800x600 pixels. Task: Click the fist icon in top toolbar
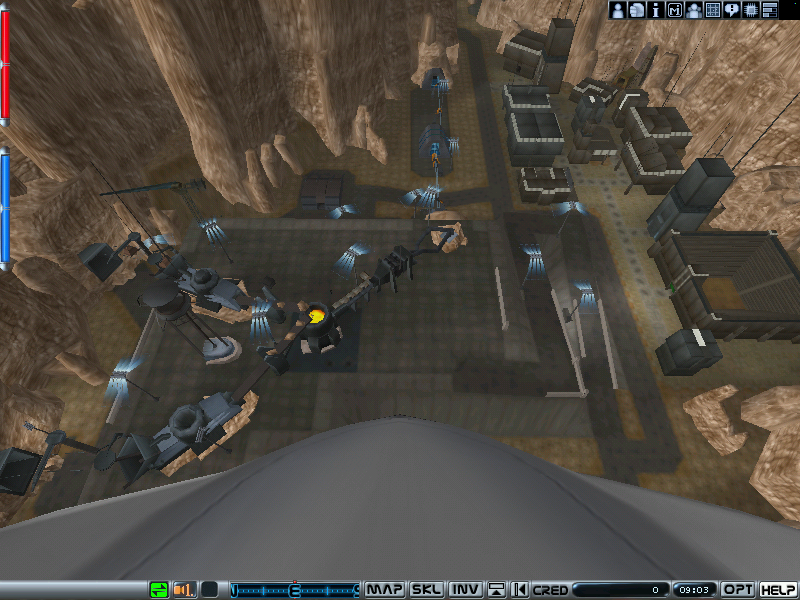pyautogui.click(x=637, y=10)
